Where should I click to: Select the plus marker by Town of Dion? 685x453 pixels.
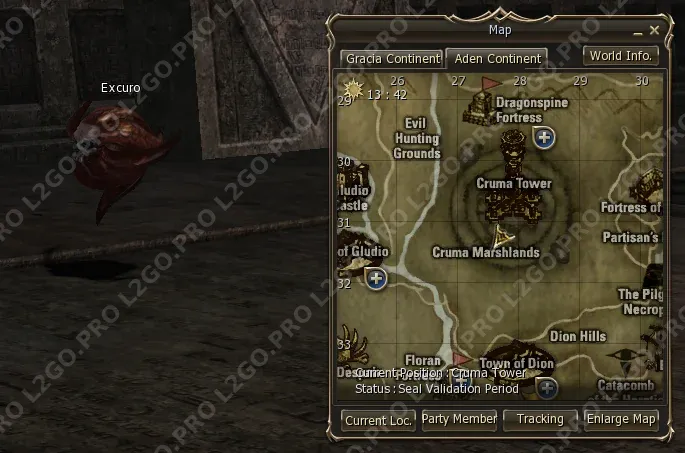546,386
